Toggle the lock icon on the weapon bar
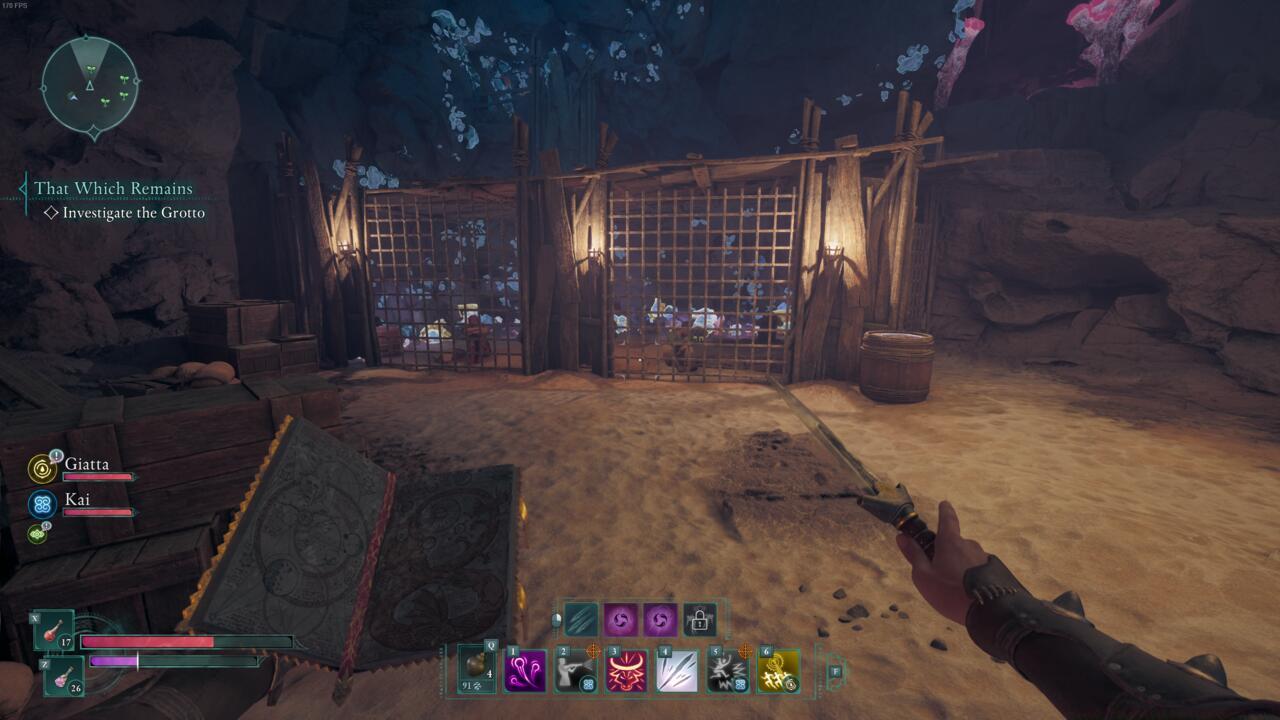This screenshot has height=720, width=1280. click(x=699, y=620)
